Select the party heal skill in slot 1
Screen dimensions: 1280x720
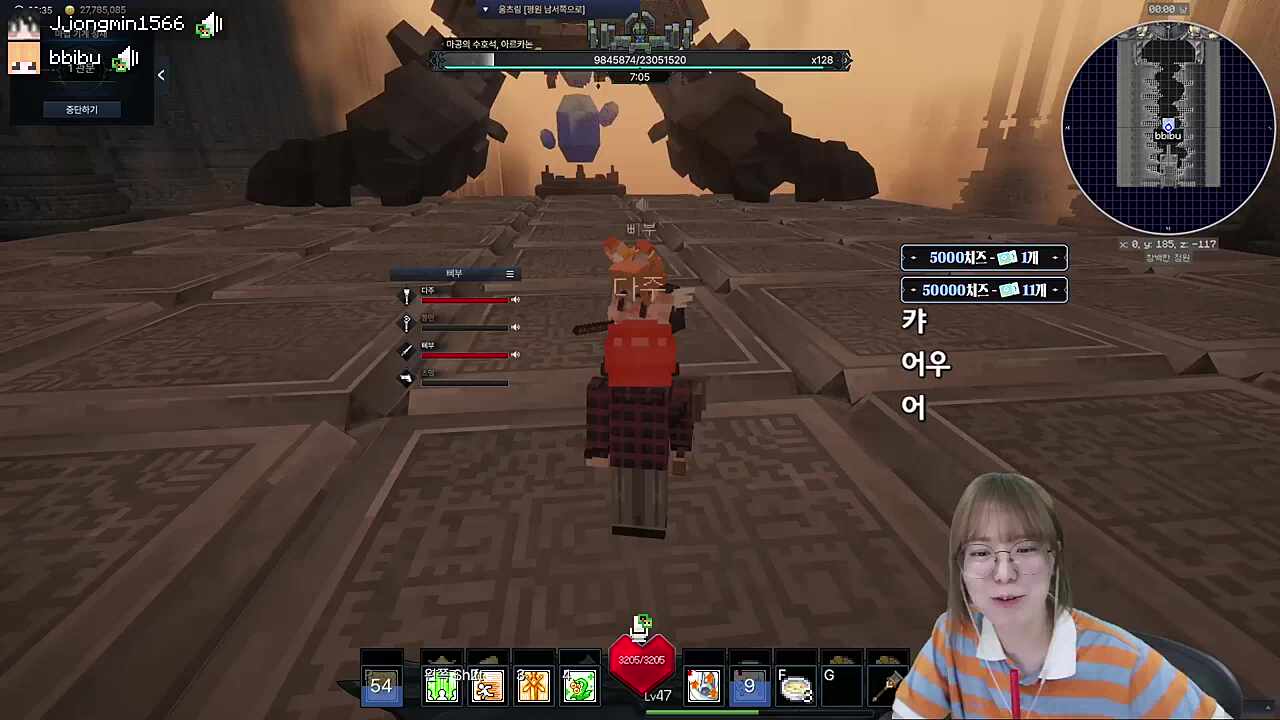click(441, 685)
